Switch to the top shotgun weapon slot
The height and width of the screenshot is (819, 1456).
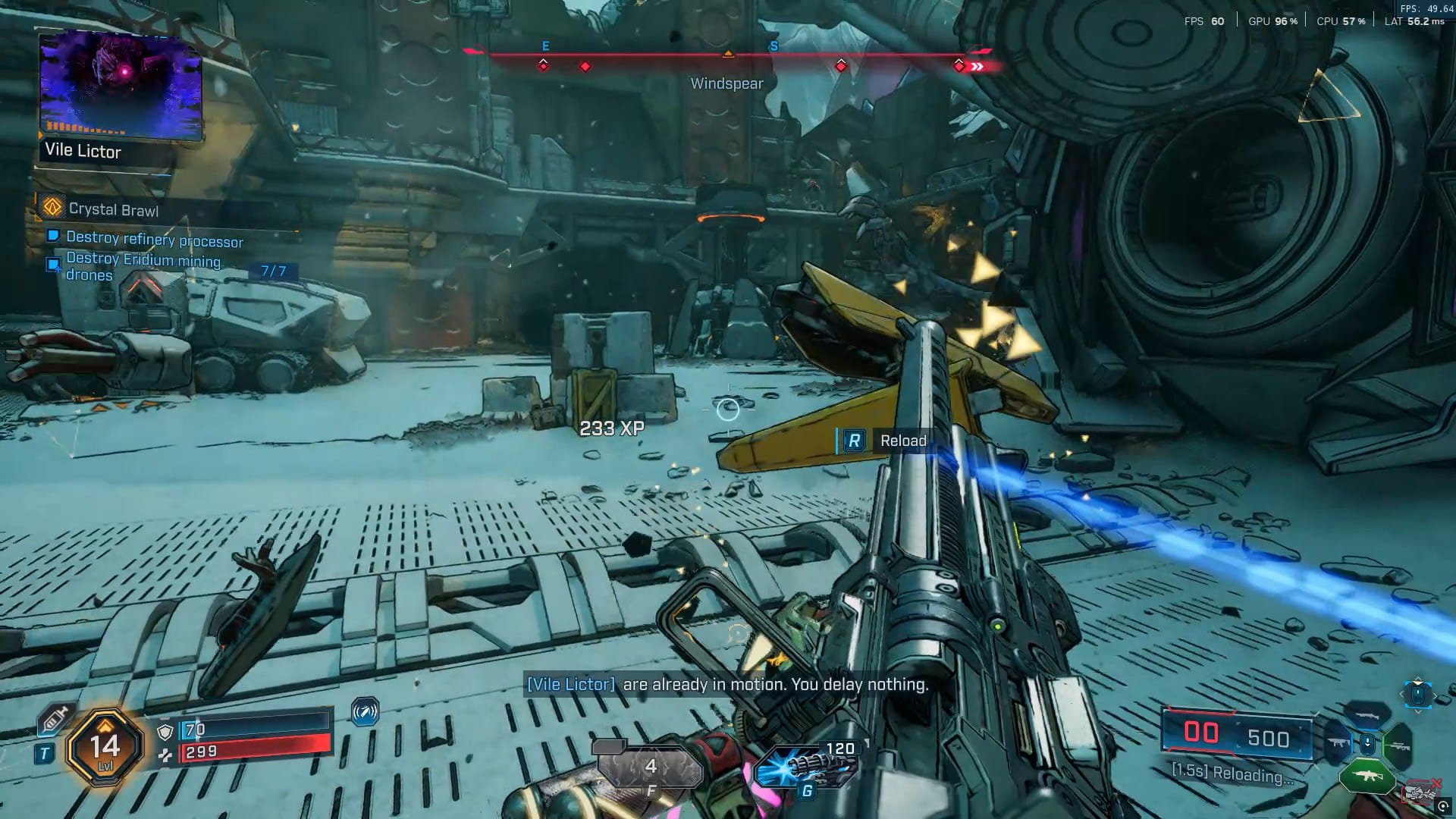1367,714
